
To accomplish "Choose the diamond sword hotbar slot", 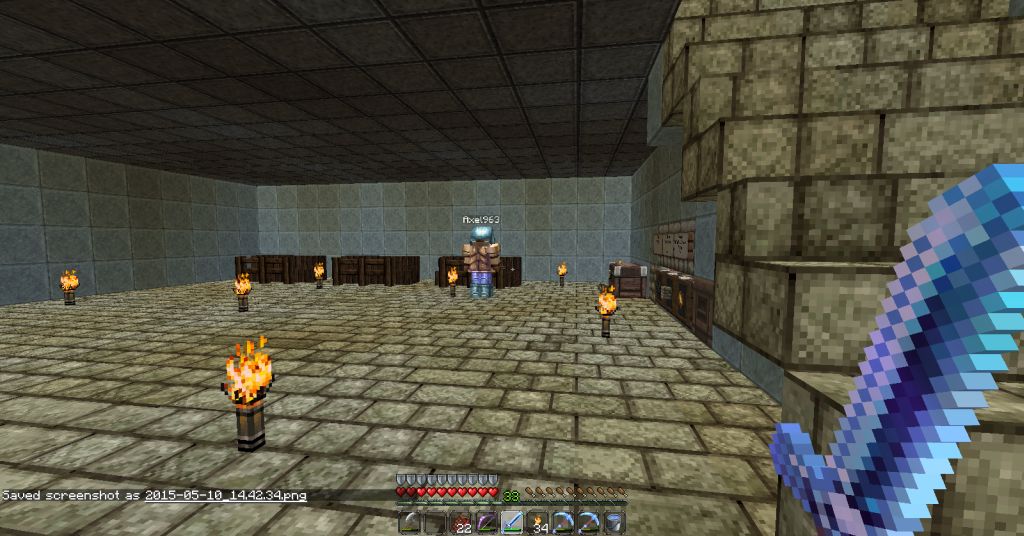I will (x=512, y=521).
